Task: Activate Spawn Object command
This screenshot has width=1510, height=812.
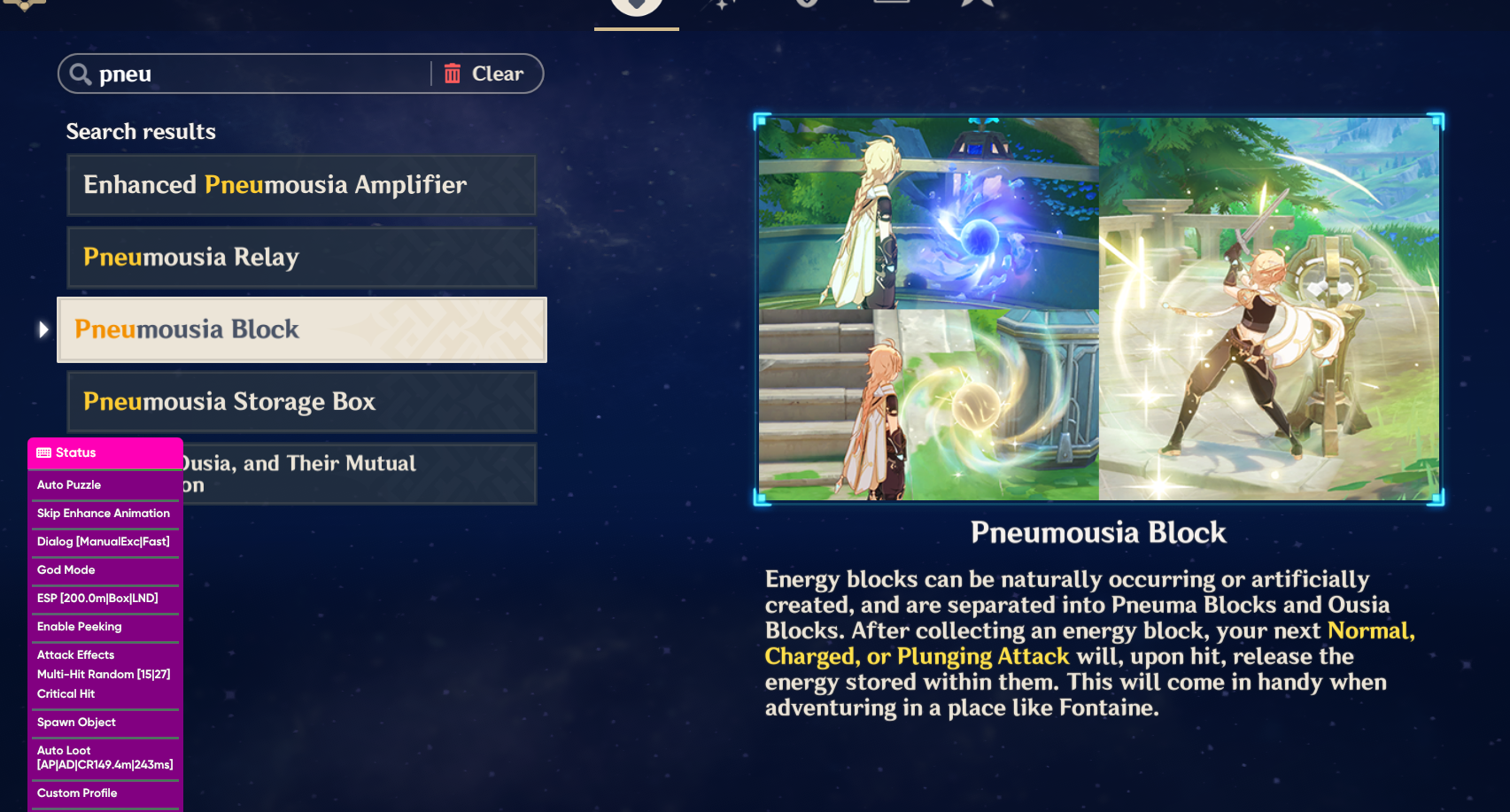Action: (x=76, y=723)
